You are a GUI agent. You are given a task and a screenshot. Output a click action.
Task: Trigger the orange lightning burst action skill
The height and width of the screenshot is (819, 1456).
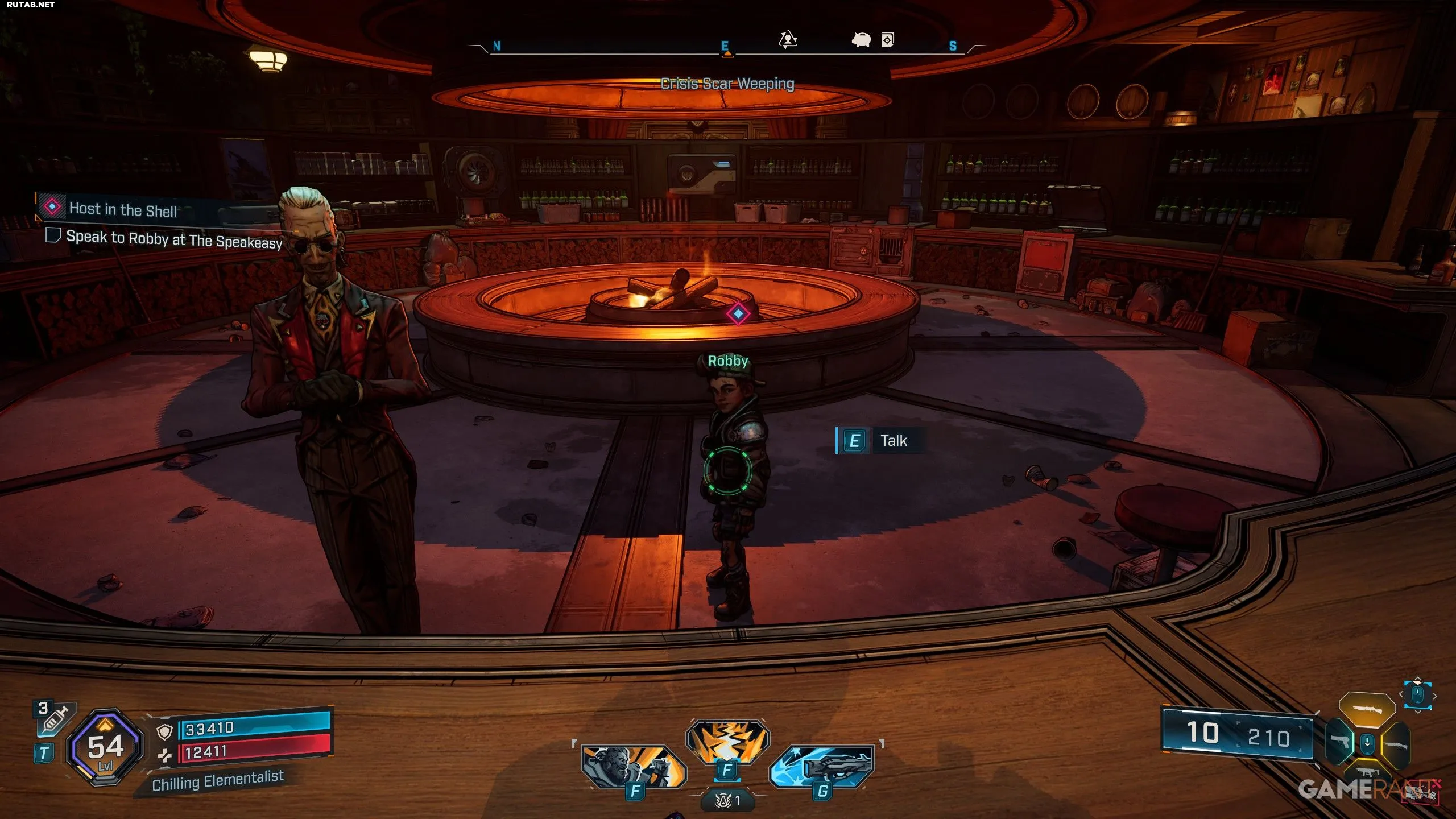727,742
